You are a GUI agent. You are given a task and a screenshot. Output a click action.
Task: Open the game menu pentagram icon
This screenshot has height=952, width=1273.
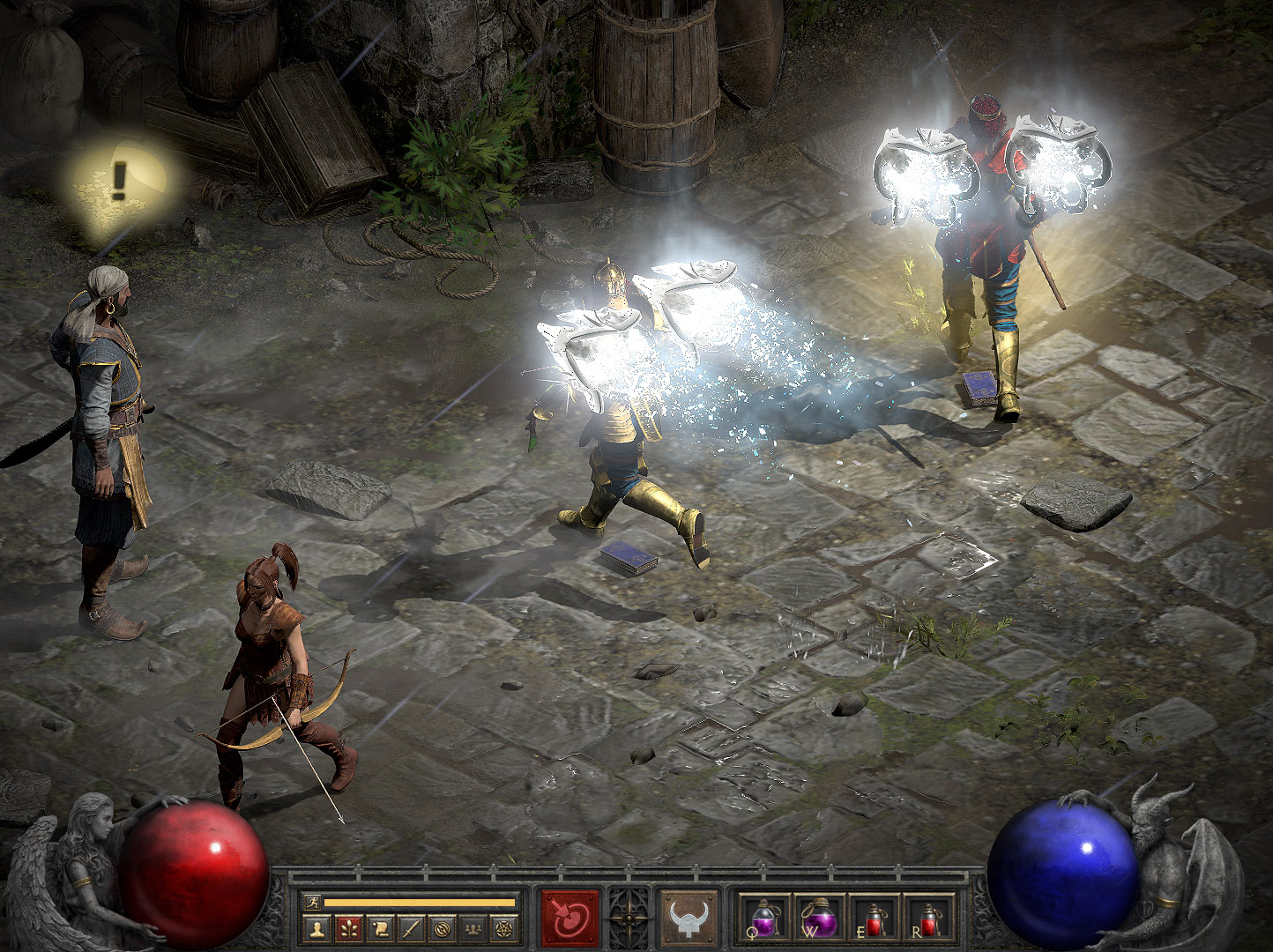pyautogui.click(x=504, y=927)
